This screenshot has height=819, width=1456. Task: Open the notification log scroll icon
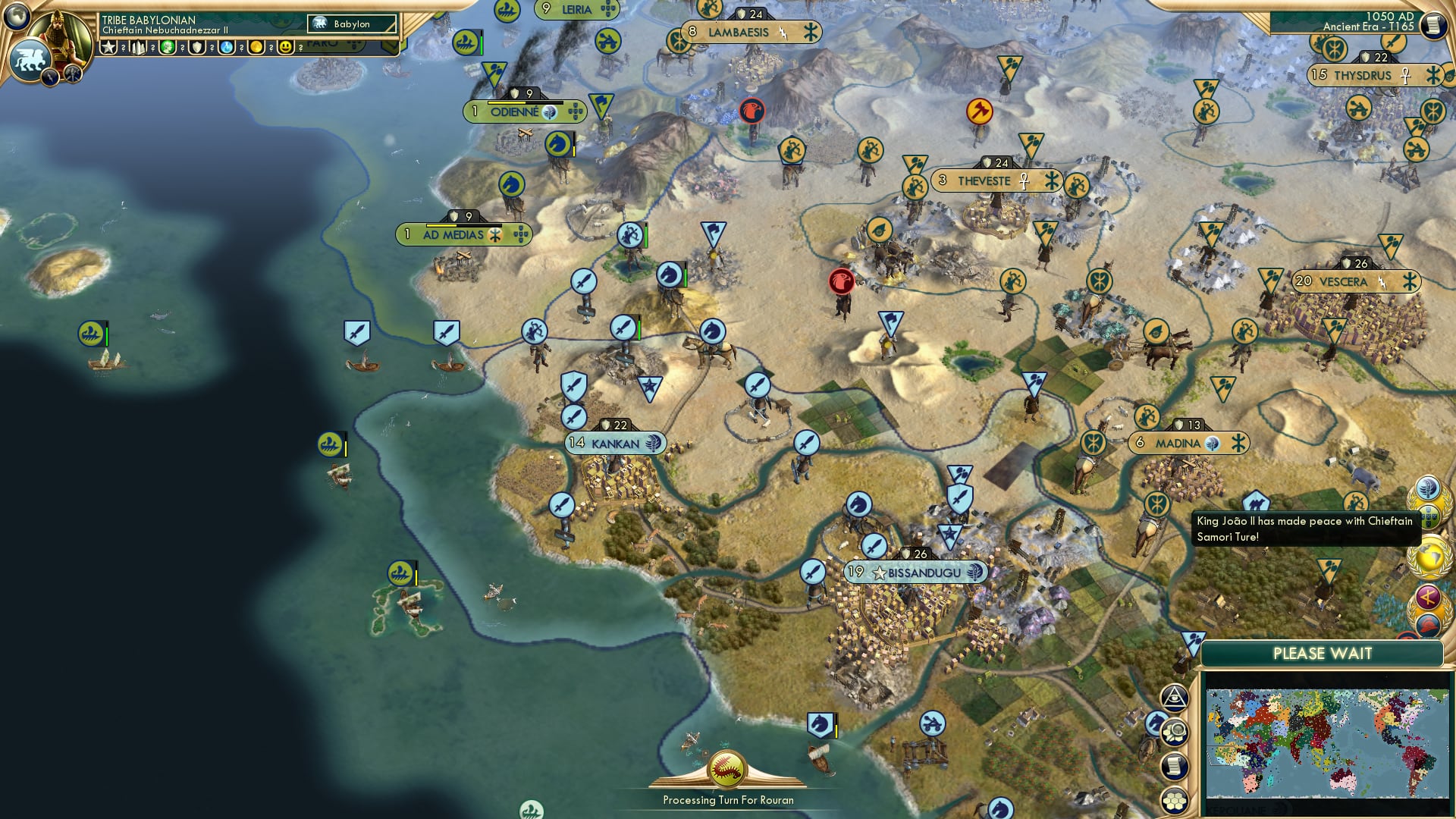(x=1173, y=767)
